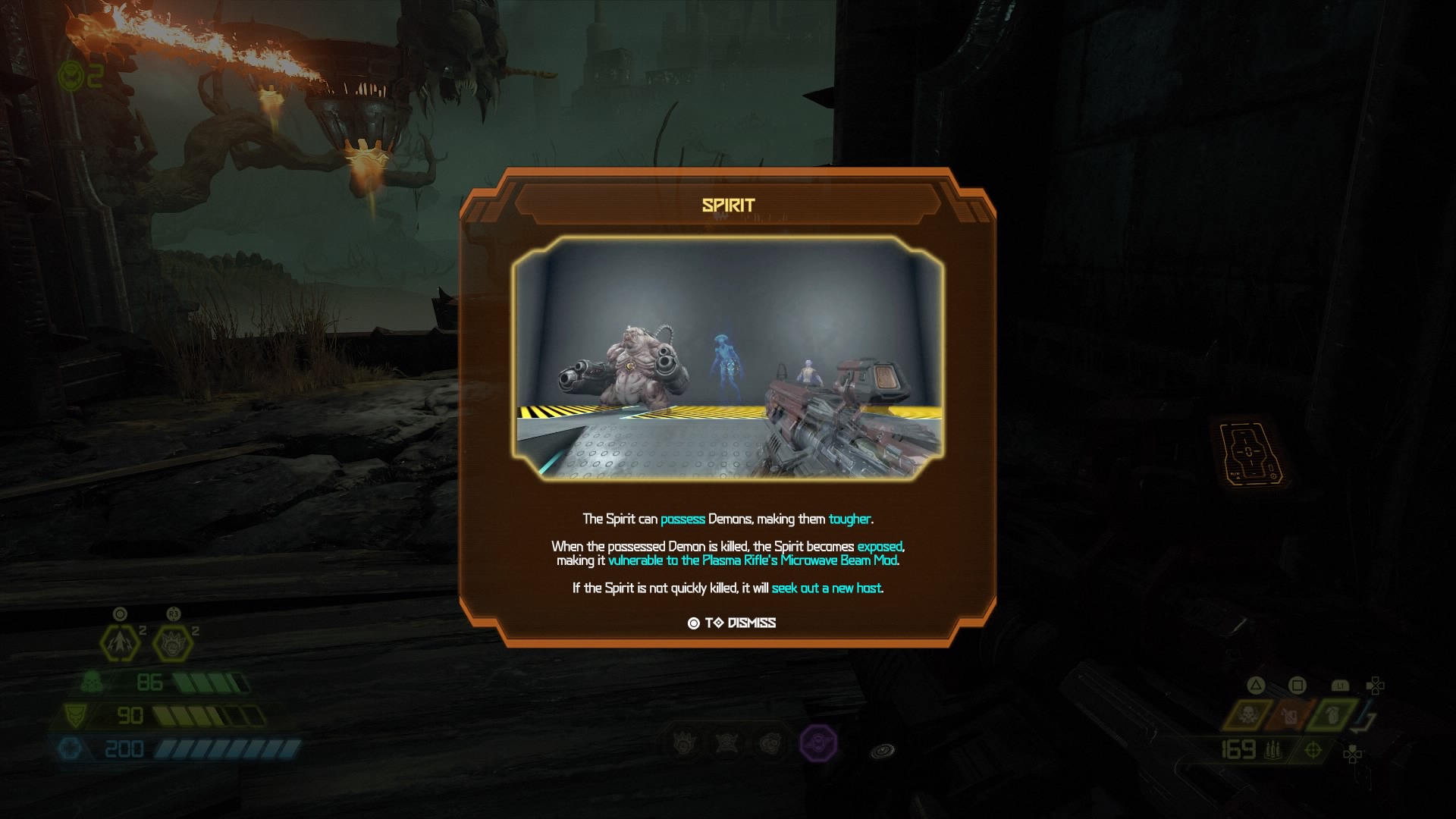Choose the yellow skull chainsaw slot
The width and height of the screenshot is (1456, 819).
click(x=1247, y=715)
